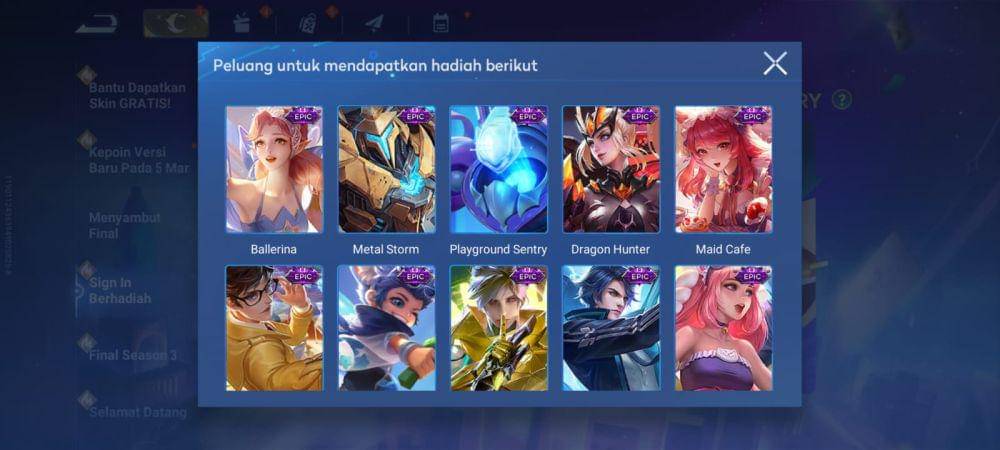Screen dimensions: 1000x450
Task: View the Playground Sentry skin card
Action: point(498,169)
